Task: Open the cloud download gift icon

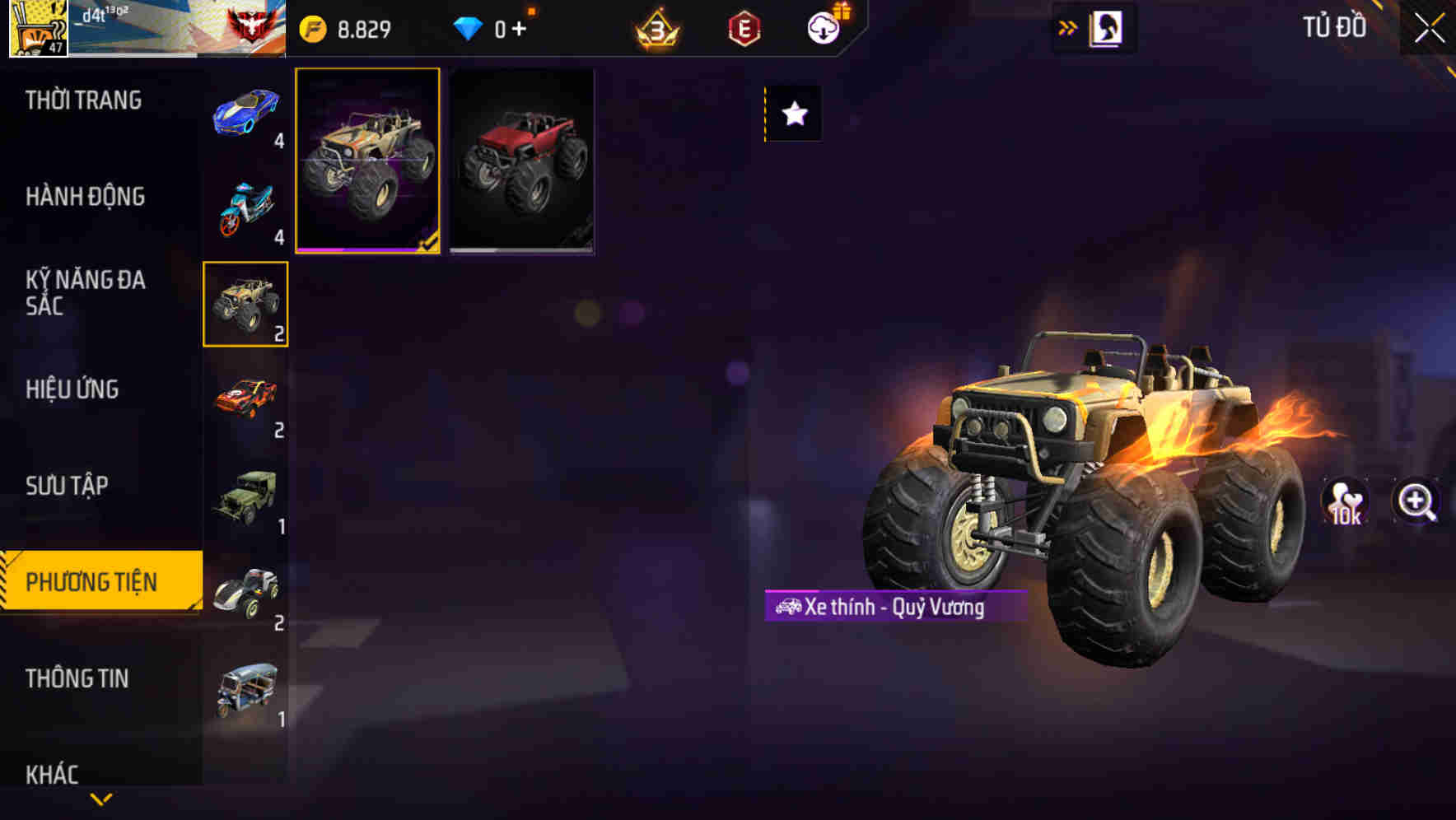Action: 824,26
